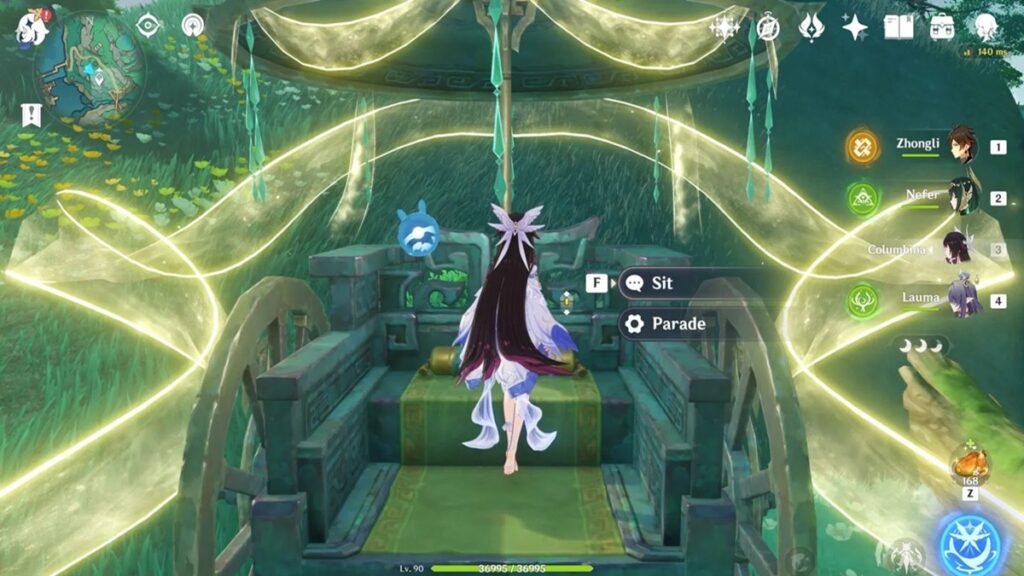1024x576 pixels.
Task: Open the winged battle pass icon
Action: click(811, 27)
